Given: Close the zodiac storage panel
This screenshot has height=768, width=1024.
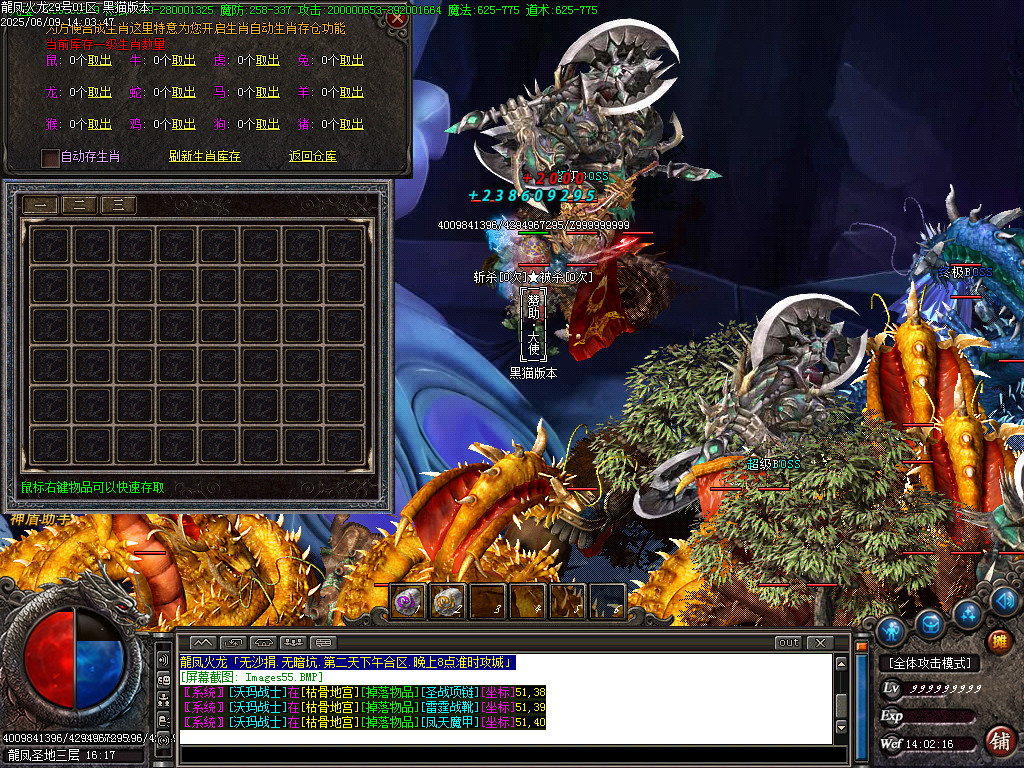Looking at the screenshot, I should pyautogui.click(x=398, y=18).
